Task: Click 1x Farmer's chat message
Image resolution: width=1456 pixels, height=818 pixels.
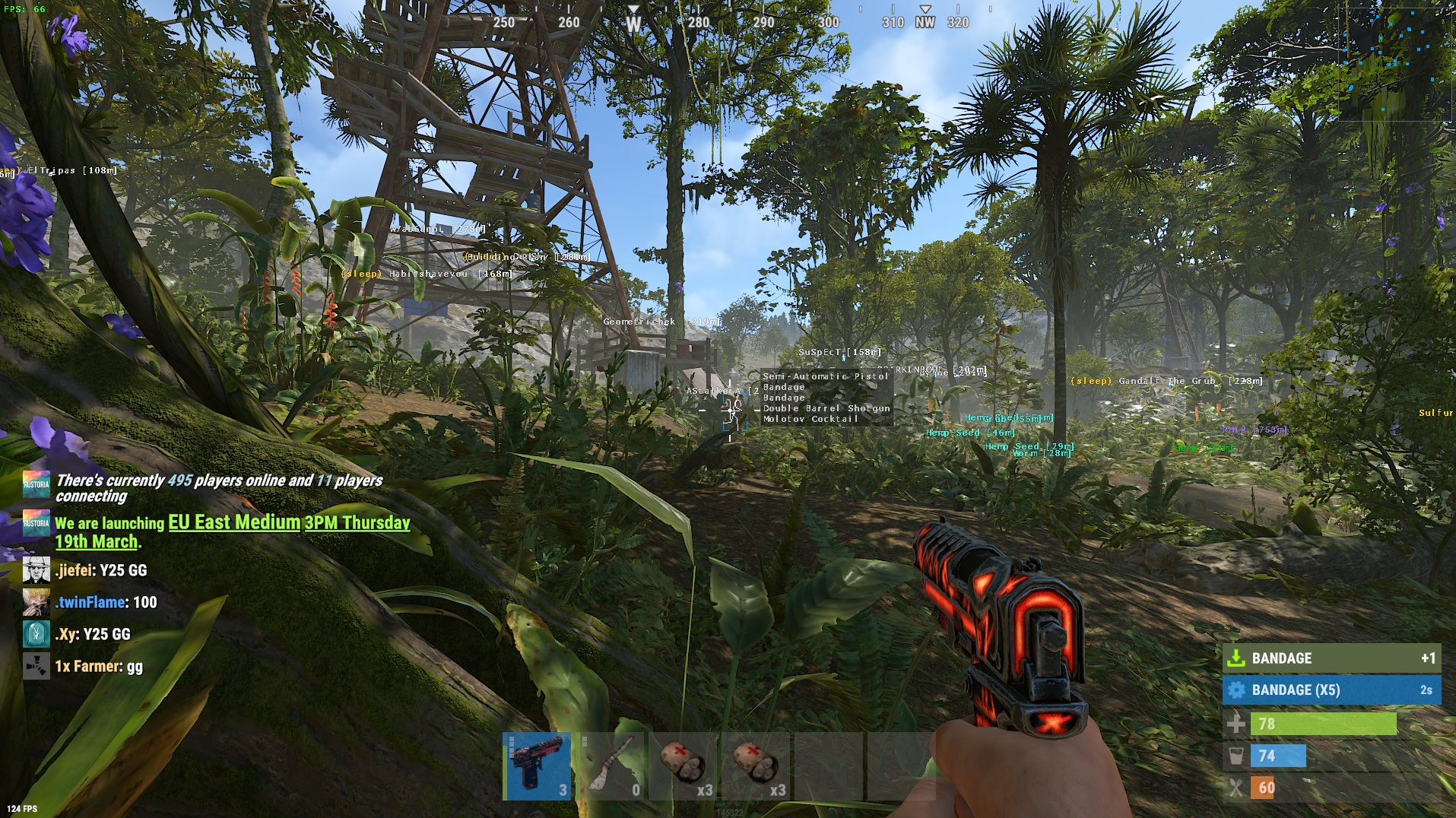Action: coord(99,667)
